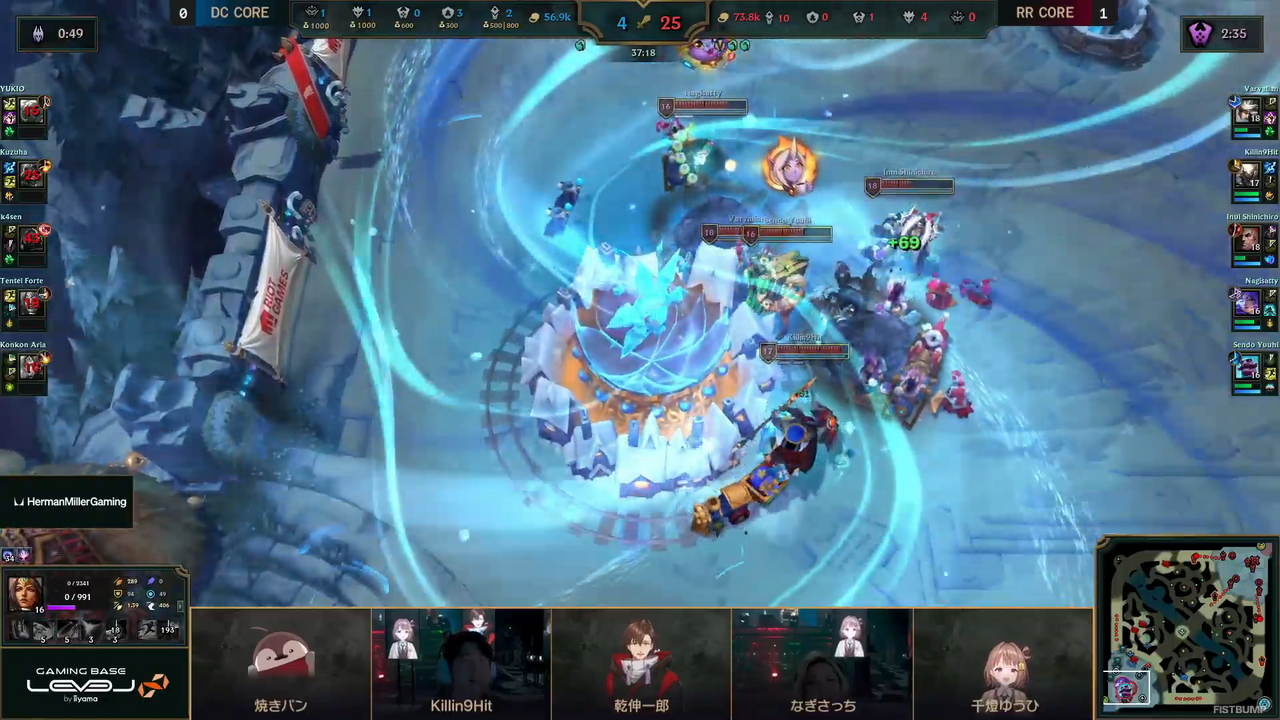Image resolution: width=1280 pixels, height=720 pixels.
Task: Open the 焼きパン player cam tile
Action: [281, 663]
